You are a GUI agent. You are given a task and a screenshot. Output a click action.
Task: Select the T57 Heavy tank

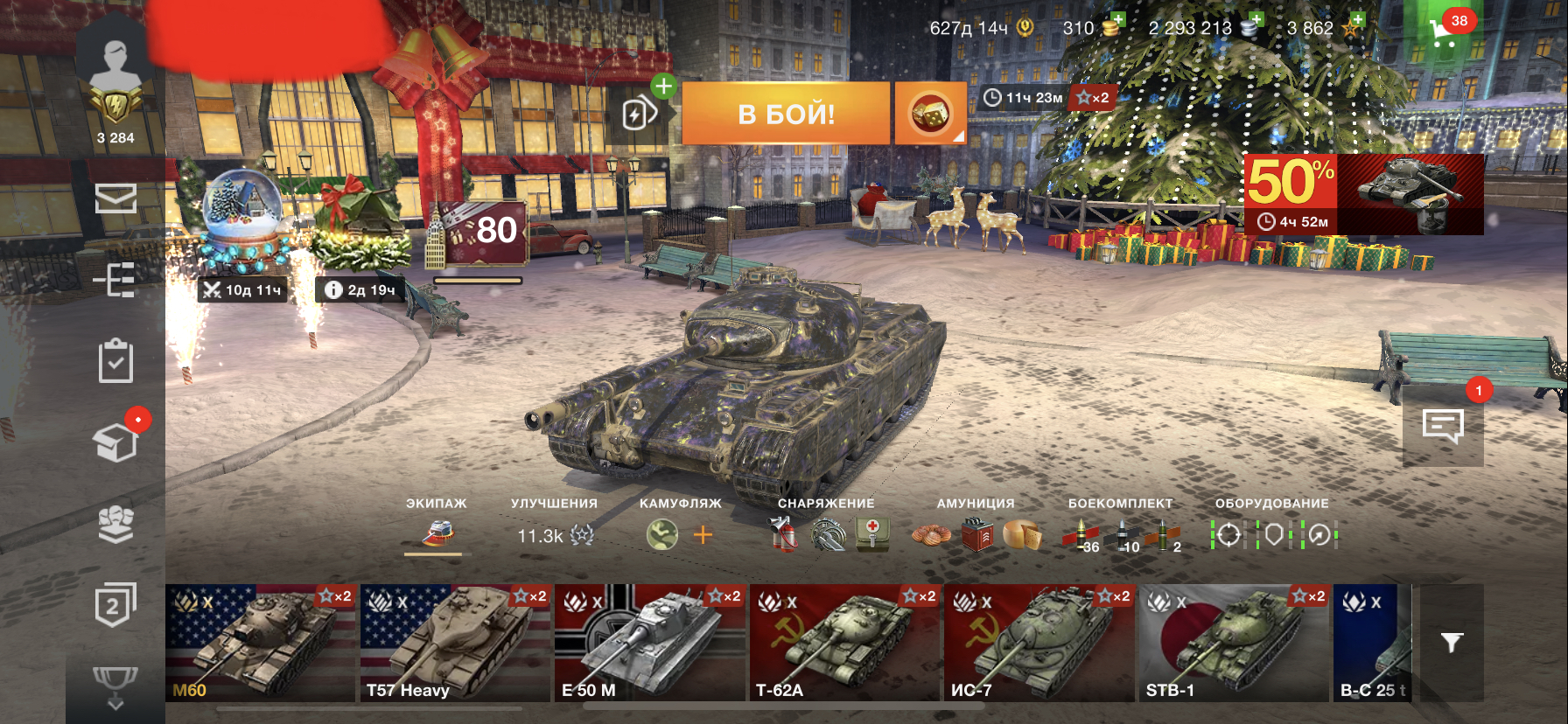click(455, 643)
